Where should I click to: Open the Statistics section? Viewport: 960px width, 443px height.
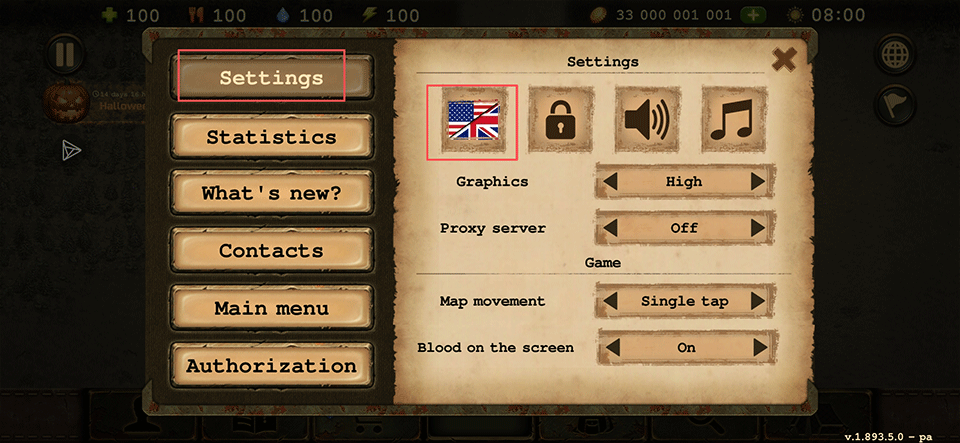271,137
